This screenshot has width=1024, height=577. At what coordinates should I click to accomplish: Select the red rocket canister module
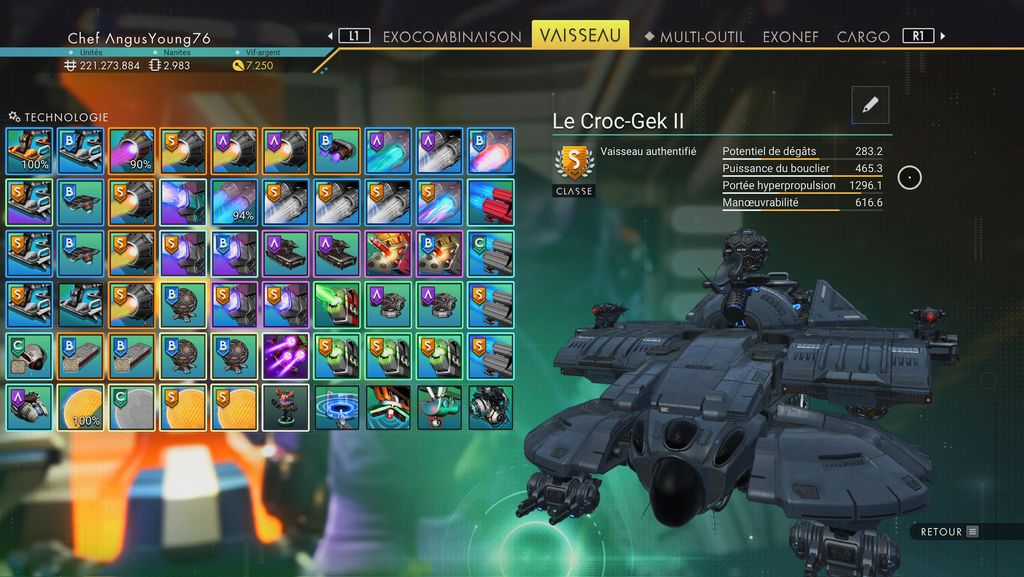tap(491, 202)
